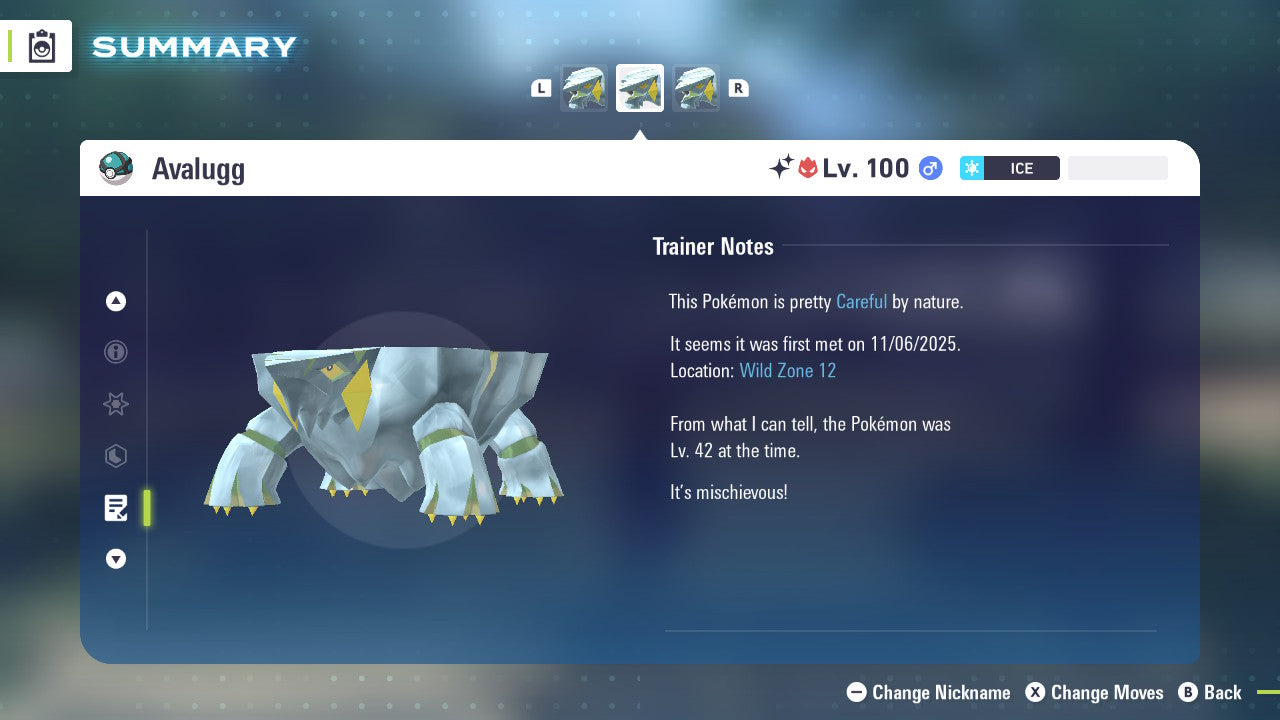The height and width of the screenshot is (720, 1280).
Task: Open the info page via the sidebar icon
Action: 116,352
